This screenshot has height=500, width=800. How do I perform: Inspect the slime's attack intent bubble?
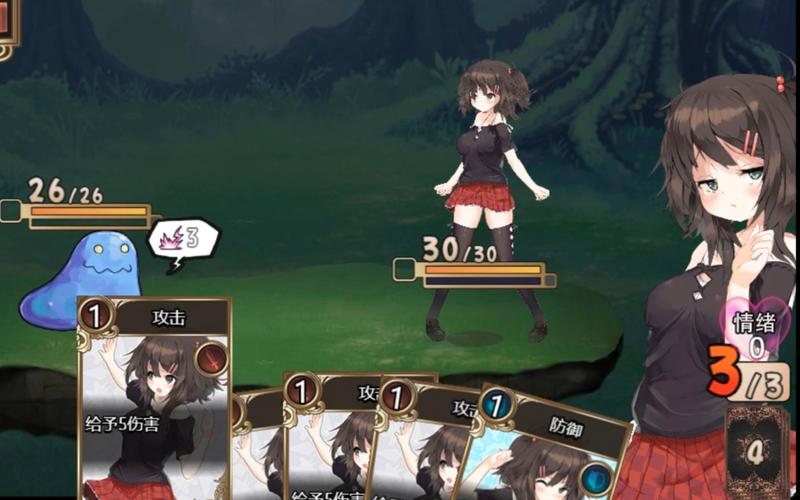(182, 241)
